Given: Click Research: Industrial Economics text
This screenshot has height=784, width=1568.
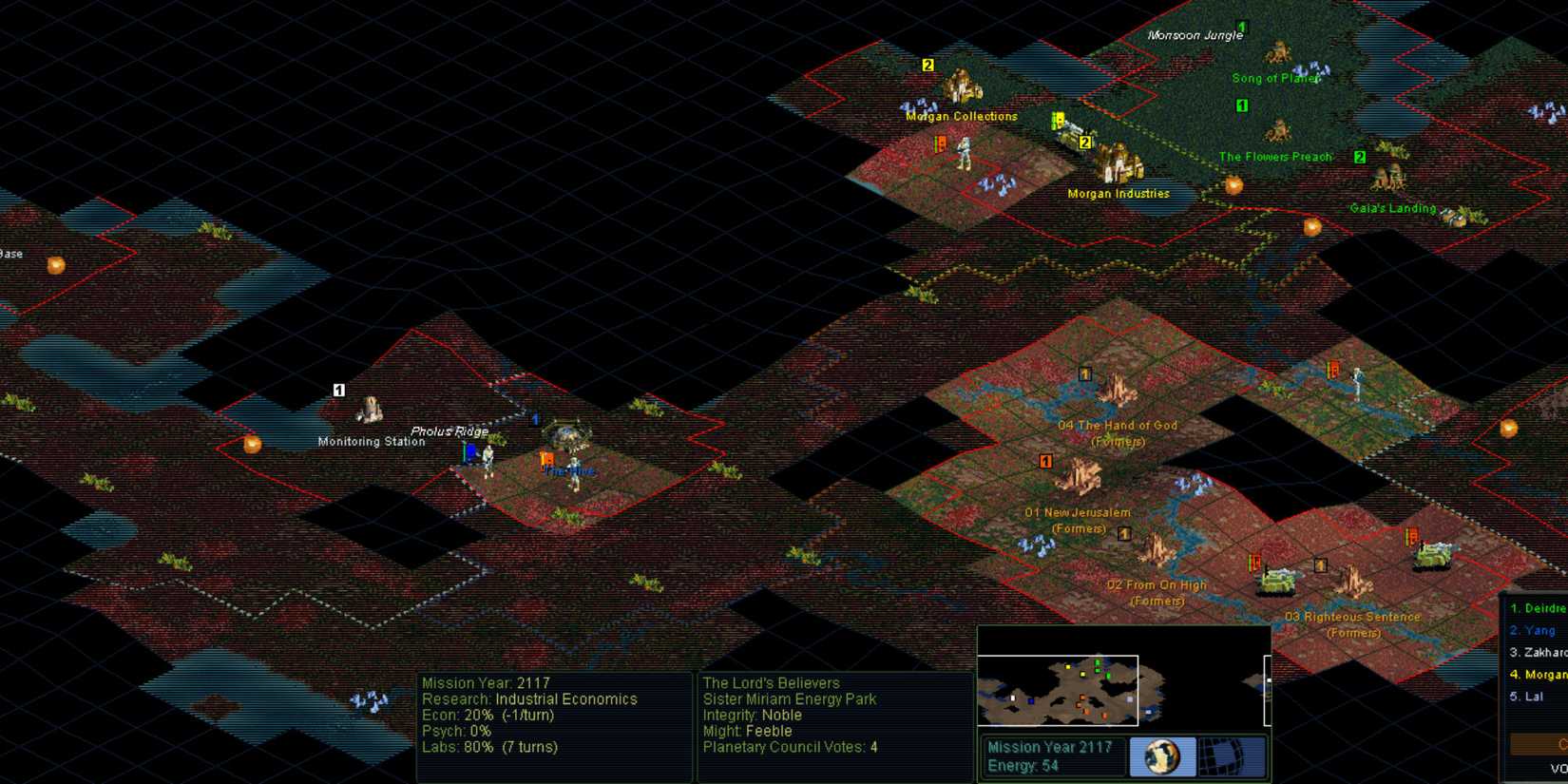Looking at the screenshot, I should click(529, 699).
